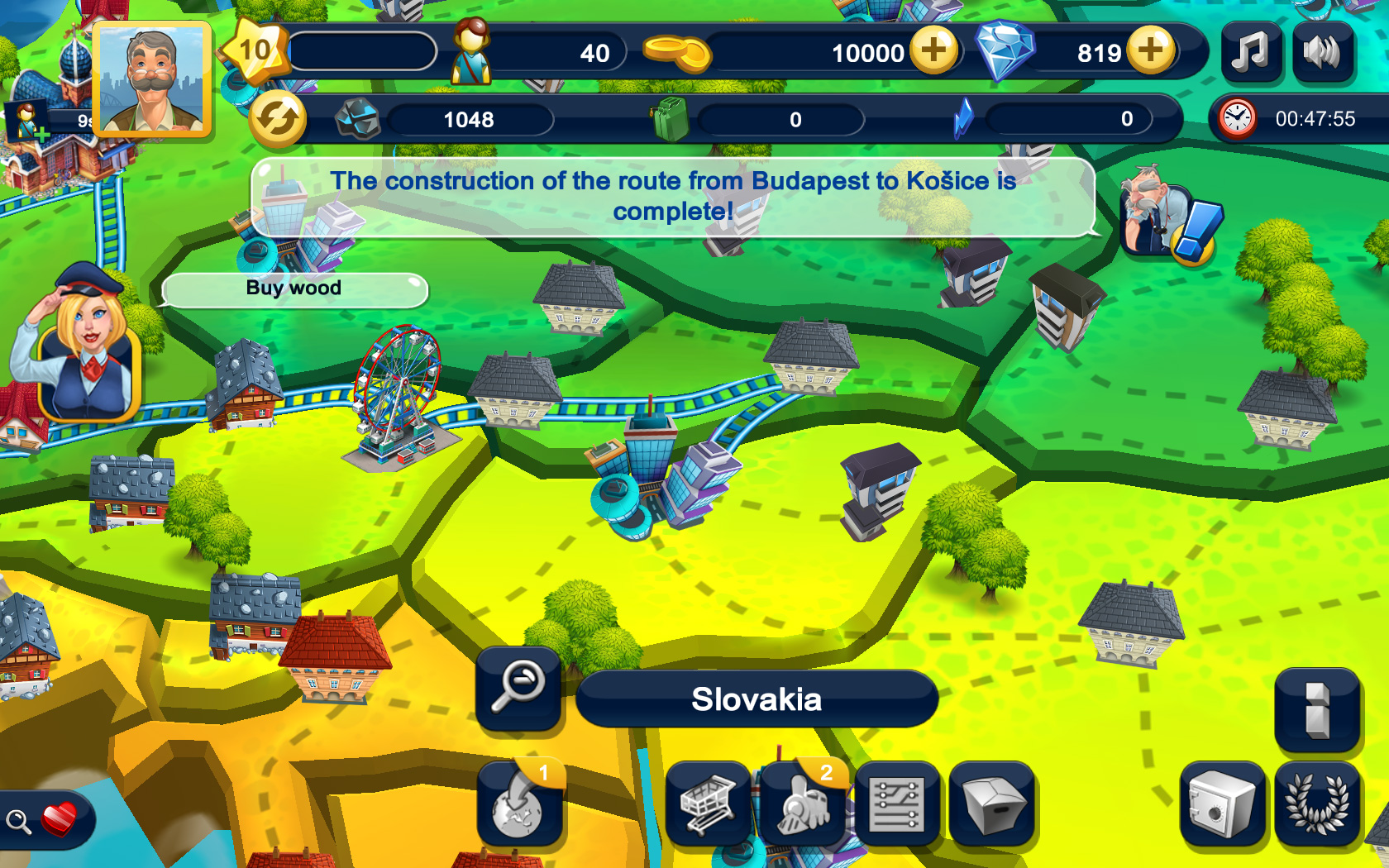Viewport: 1389px width, 868px height.
Task: Open the in-game shop cart
Action: [x=709, y=802]
